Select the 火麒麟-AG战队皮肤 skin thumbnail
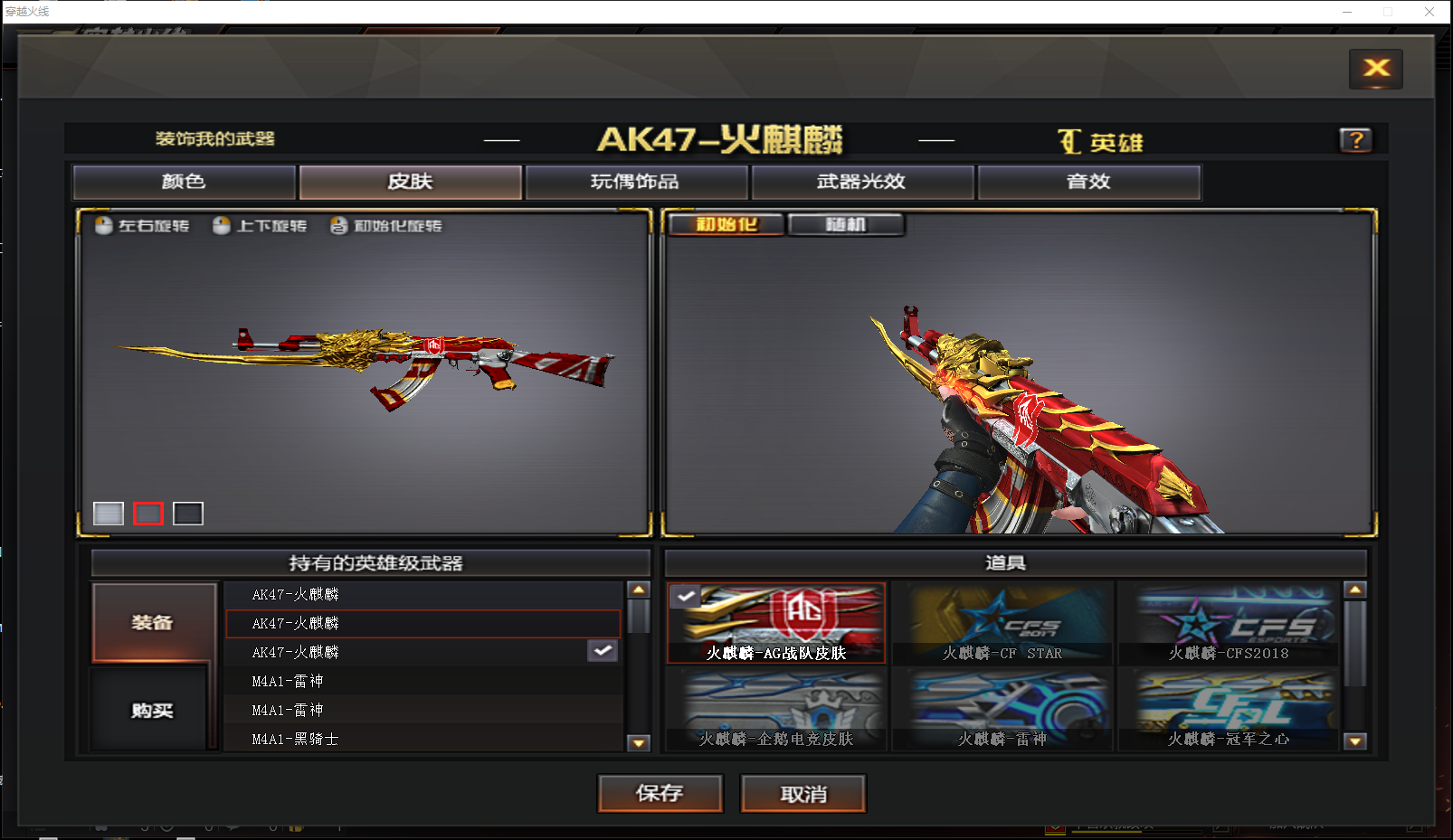The width and height of the screenshot is (1453, 840). pos(776,623)
